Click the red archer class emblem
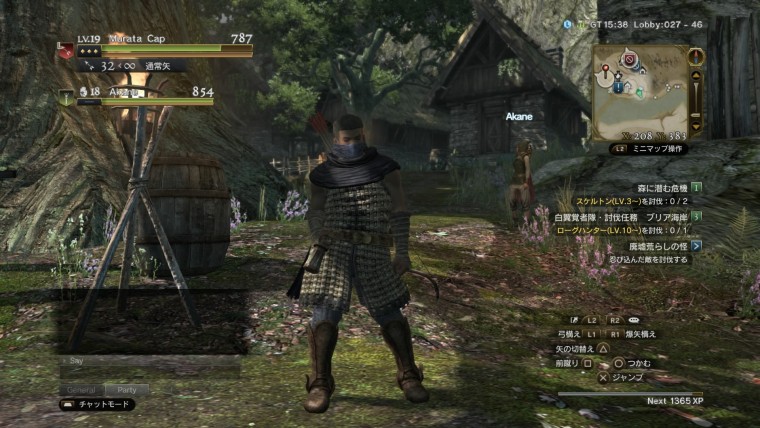 click(65, 50)
